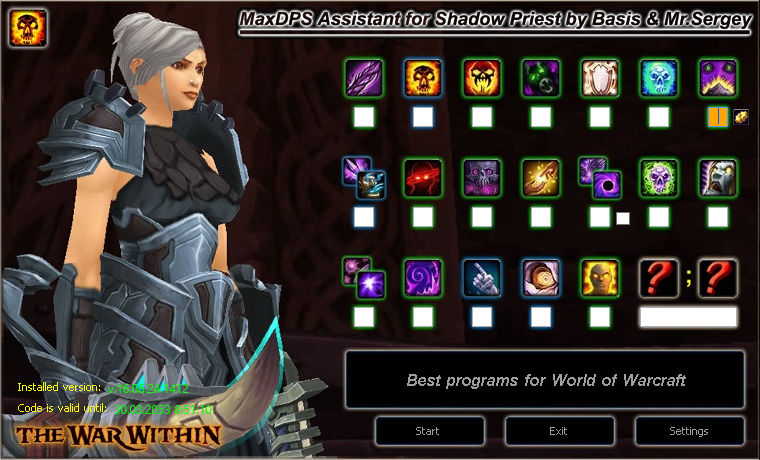Select the purple tentacled skull icon
This screenshot has width=760, height=460.
pos(482,177)
